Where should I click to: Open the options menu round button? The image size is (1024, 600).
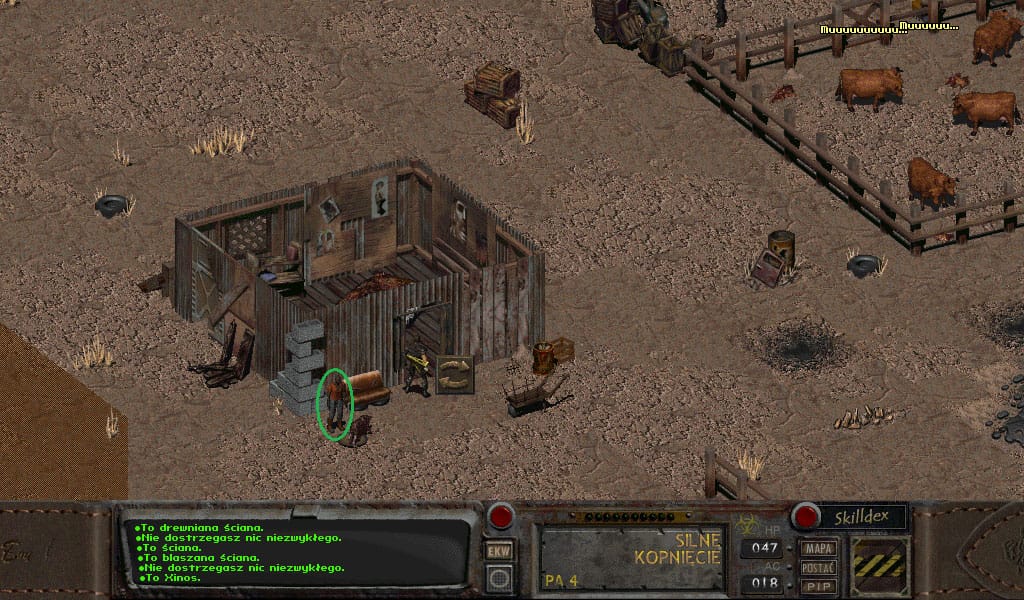click(x=499, y=578)
